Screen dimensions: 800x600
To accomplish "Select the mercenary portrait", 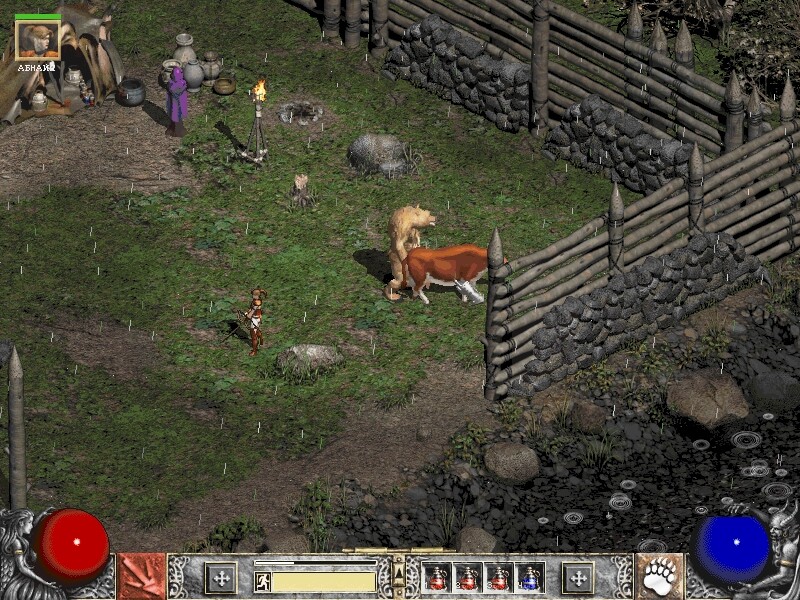I will pyautogui.click(x=38, y=40).
